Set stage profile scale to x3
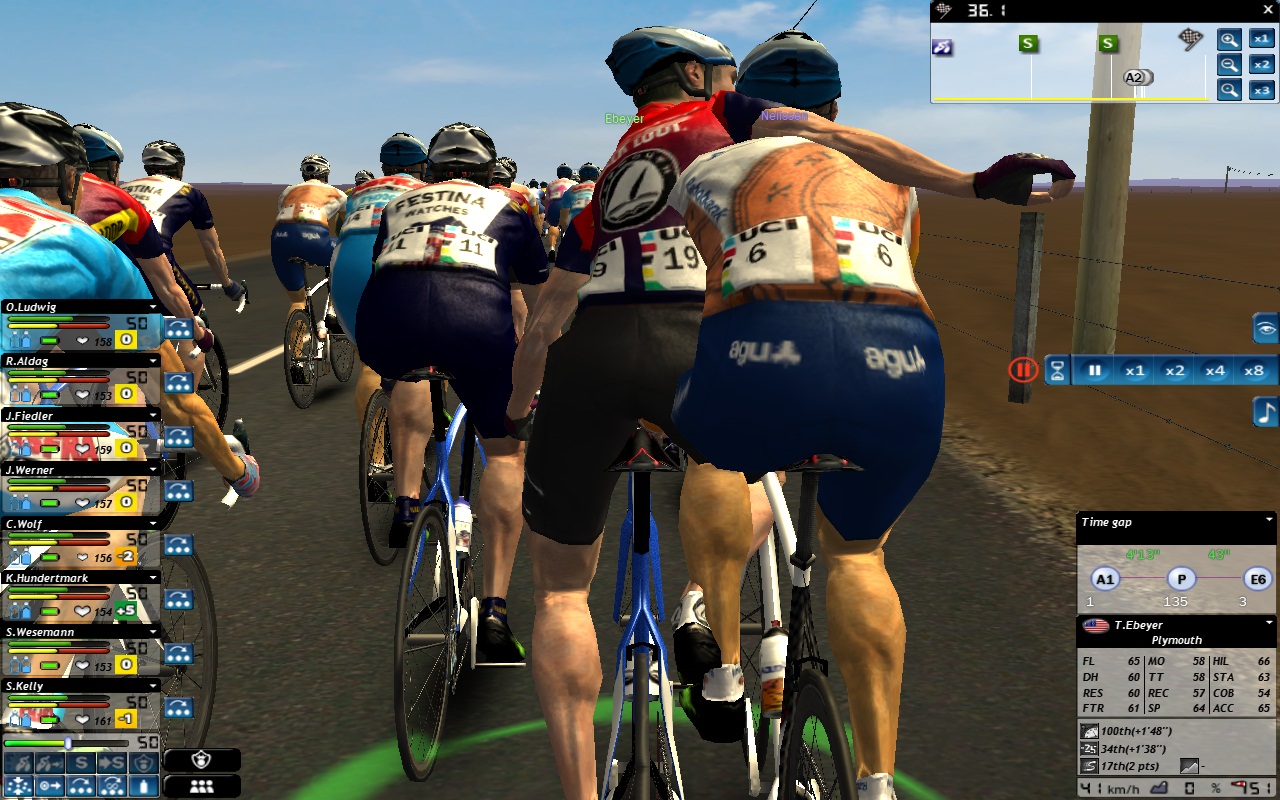 click(1262, 90)
